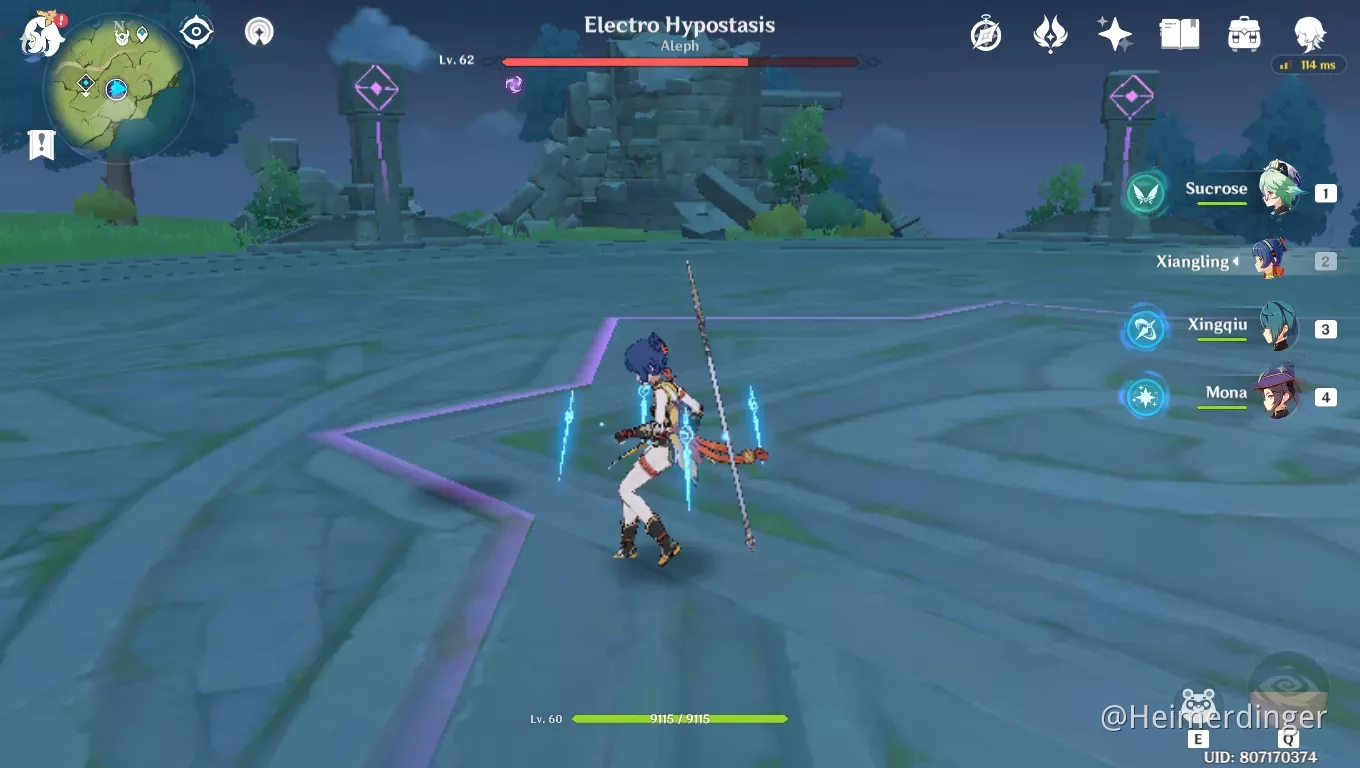The width and height of the screenshot is (1360, 768).
Task: Click the challenge broadcast icon near minimap
Action: pos(258,31)
